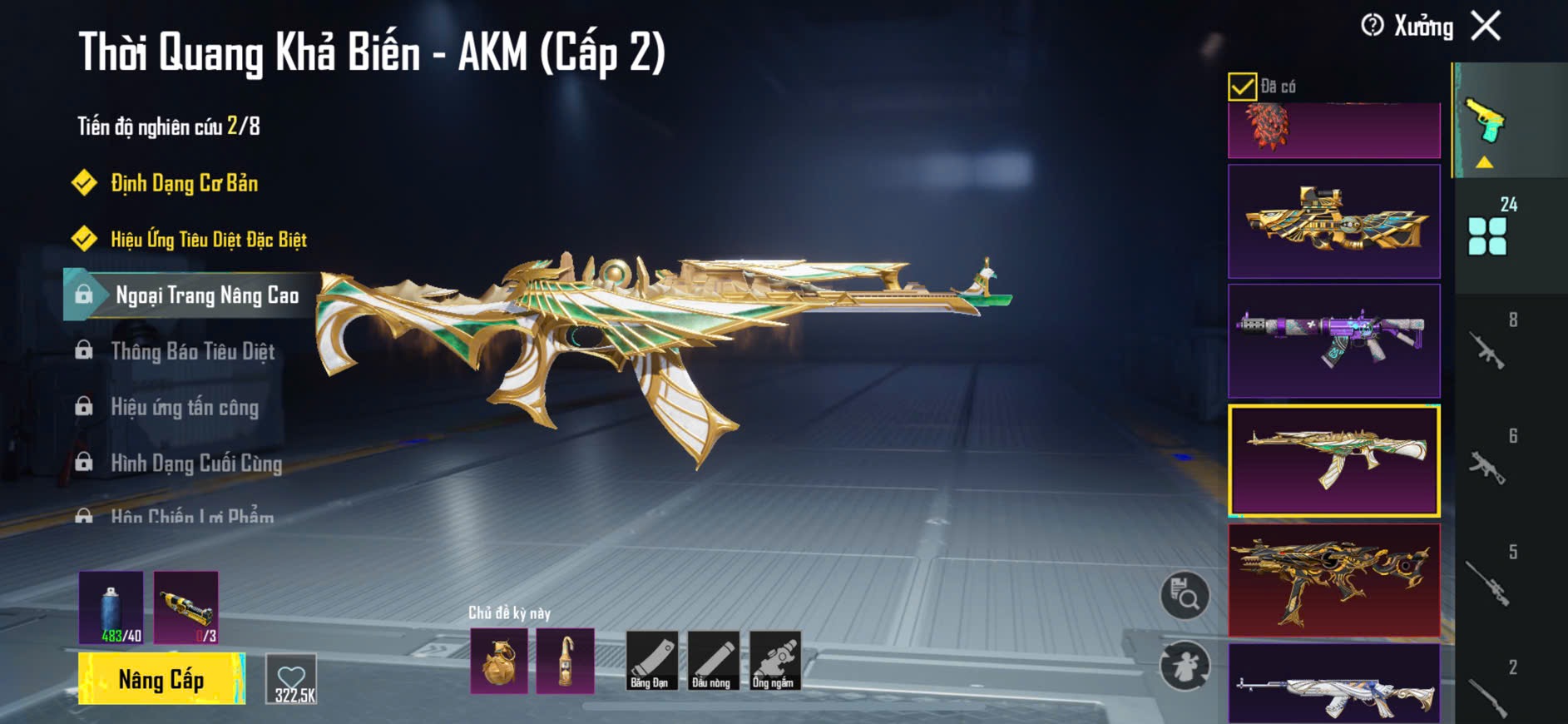Open the locked Thông Báo Tiêu Diệt entry

tap(192, 351)
